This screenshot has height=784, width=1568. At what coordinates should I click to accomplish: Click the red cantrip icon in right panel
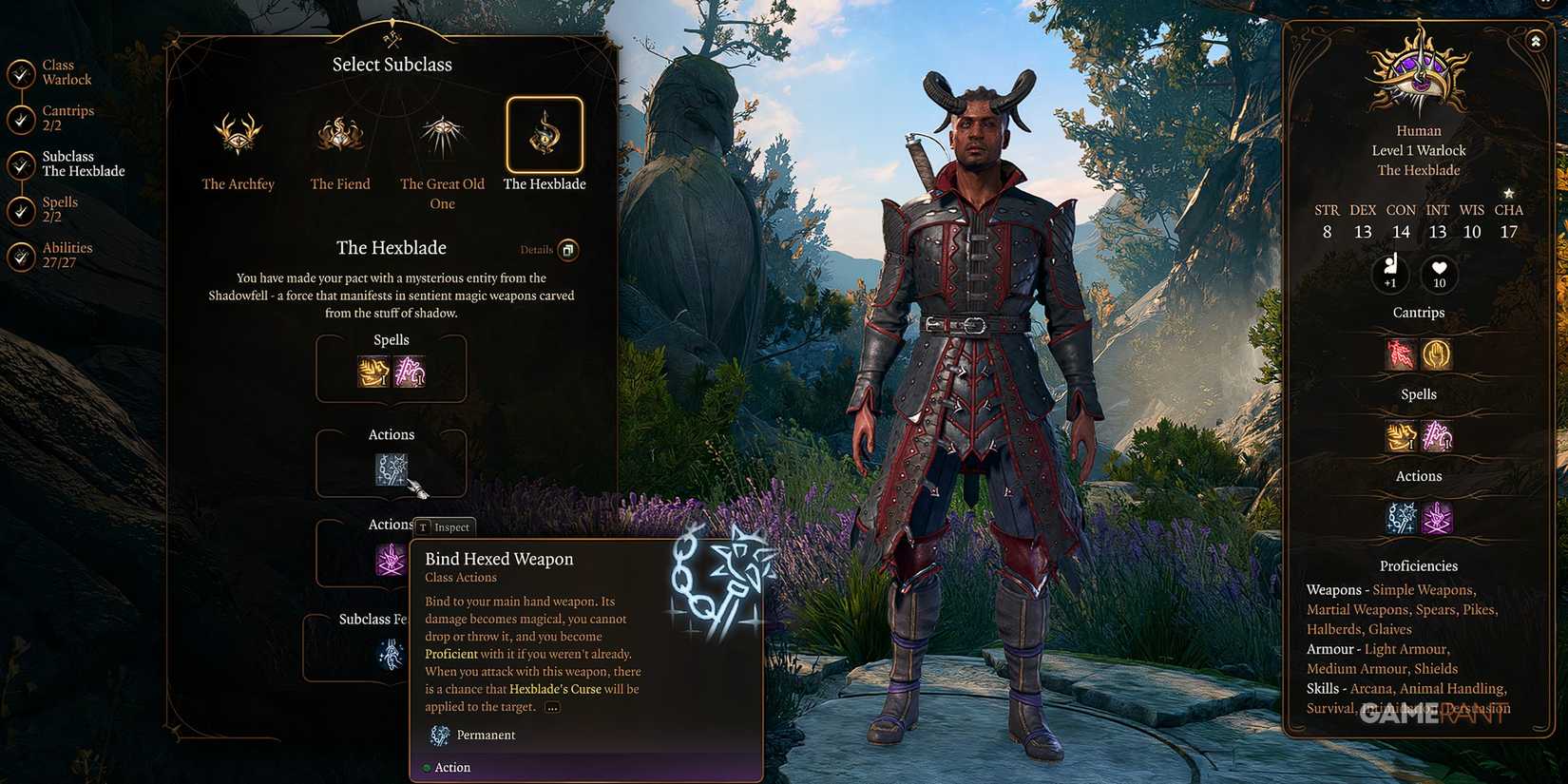pyautogui.click(x=1398, y=353)
